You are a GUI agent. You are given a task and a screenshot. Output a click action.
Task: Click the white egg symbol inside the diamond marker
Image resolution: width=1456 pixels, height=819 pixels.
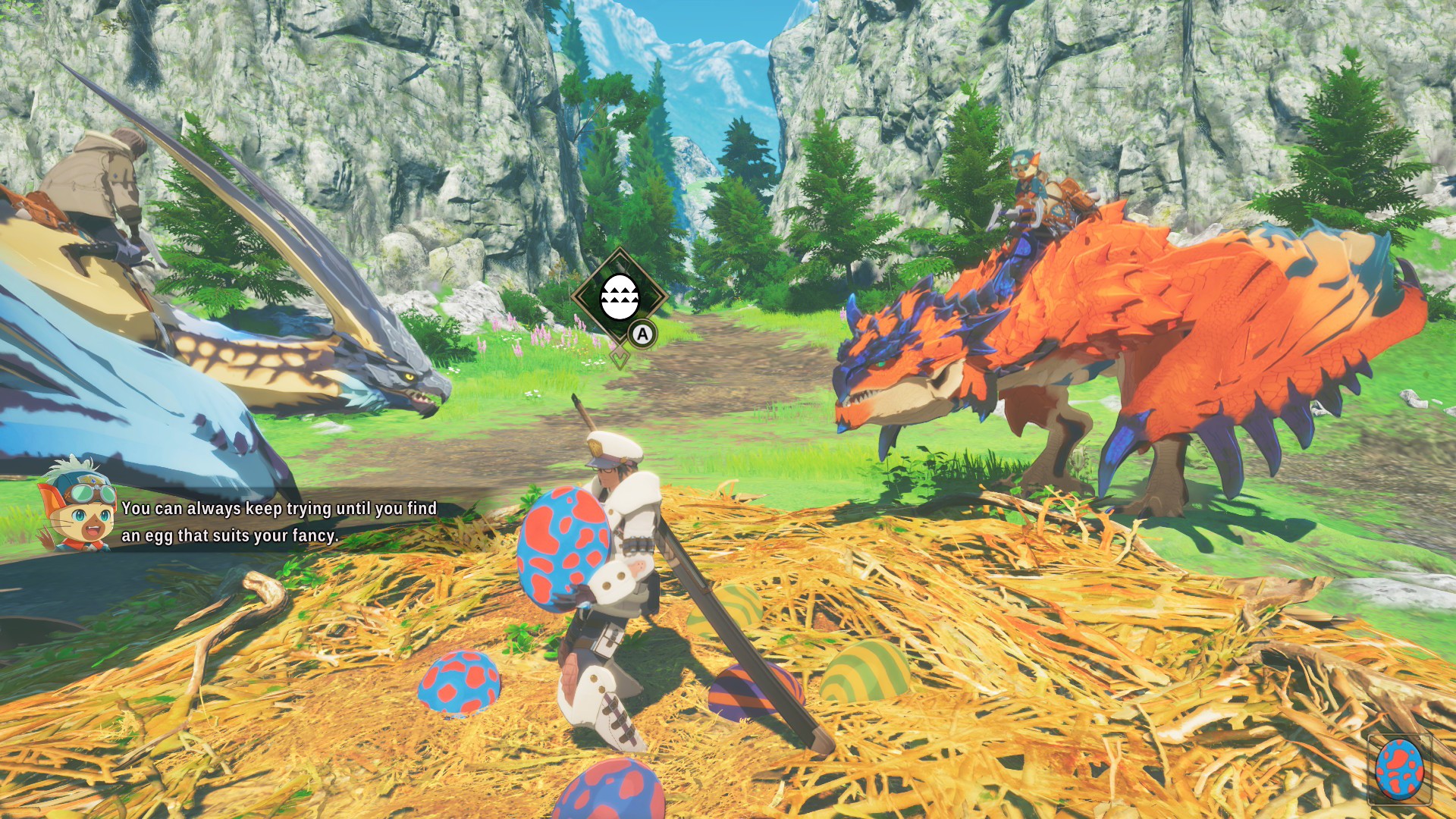(622, 296)
